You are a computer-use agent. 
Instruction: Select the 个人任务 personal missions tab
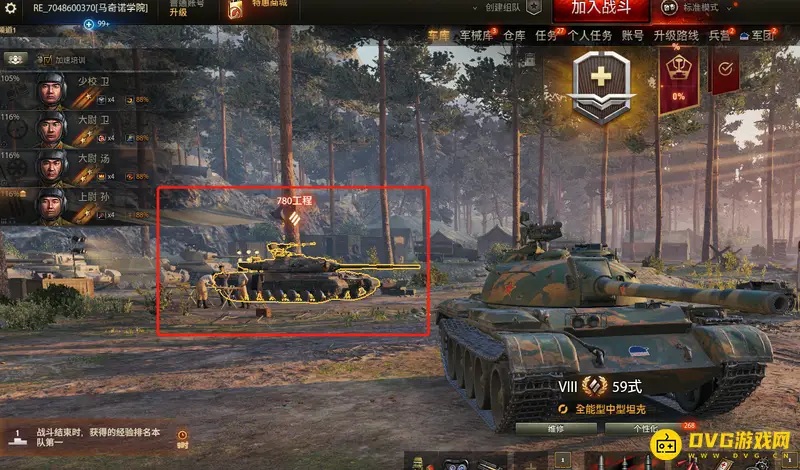pyautogui.click(x=590, y=35)
